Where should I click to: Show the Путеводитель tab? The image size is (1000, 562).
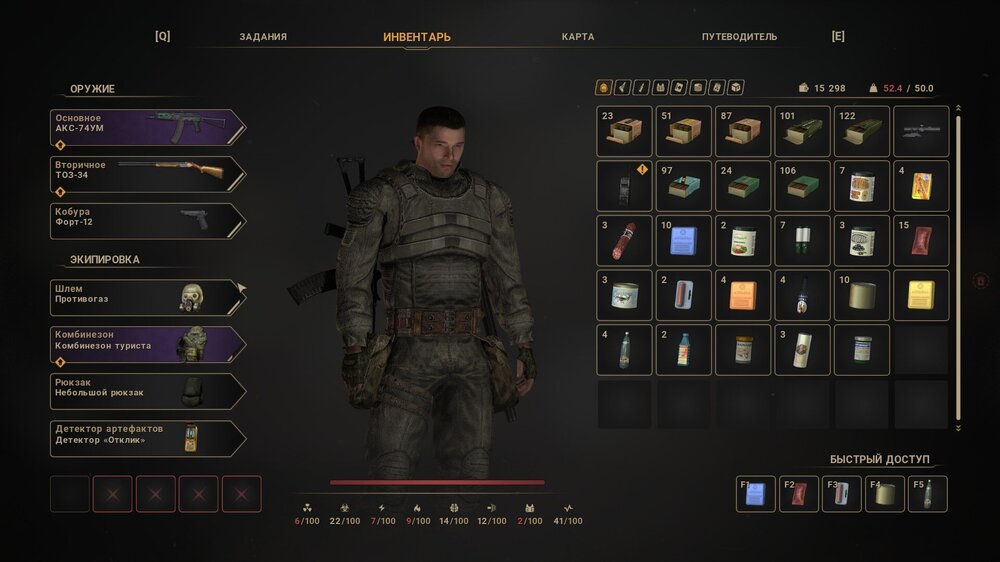point(739,37)
